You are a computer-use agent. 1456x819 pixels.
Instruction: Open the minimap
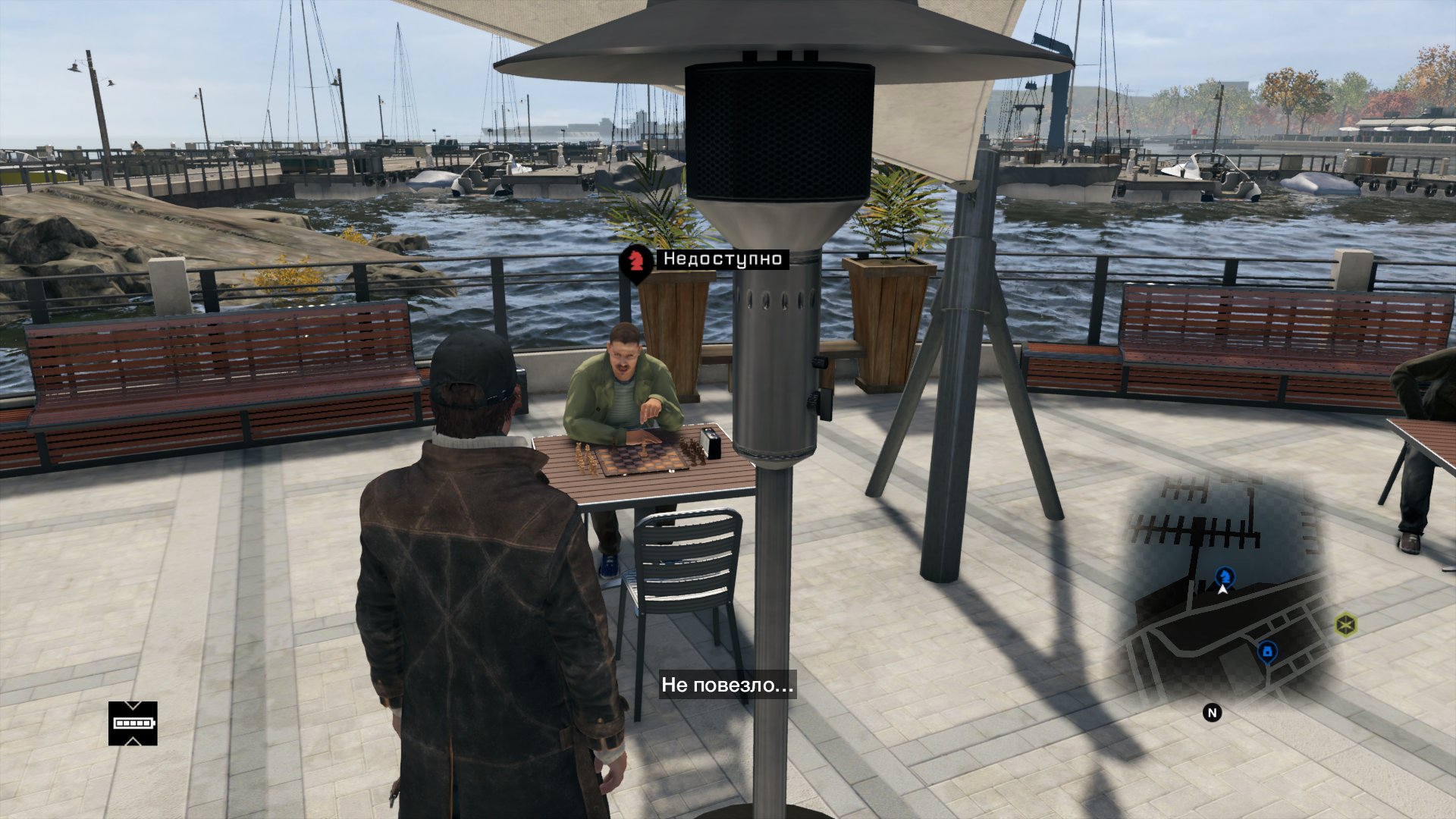click(x=1222, y=591)
